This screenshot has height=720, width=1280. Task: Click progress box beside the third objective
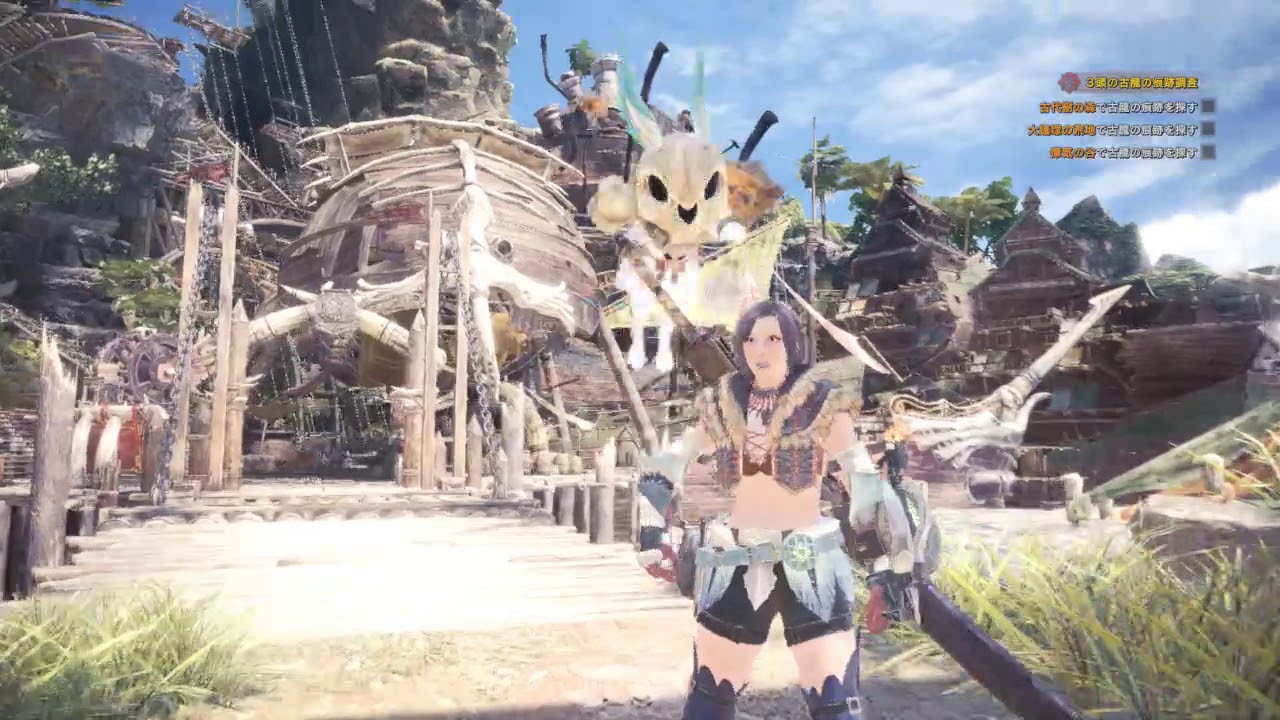click(x=1210, y=153)
